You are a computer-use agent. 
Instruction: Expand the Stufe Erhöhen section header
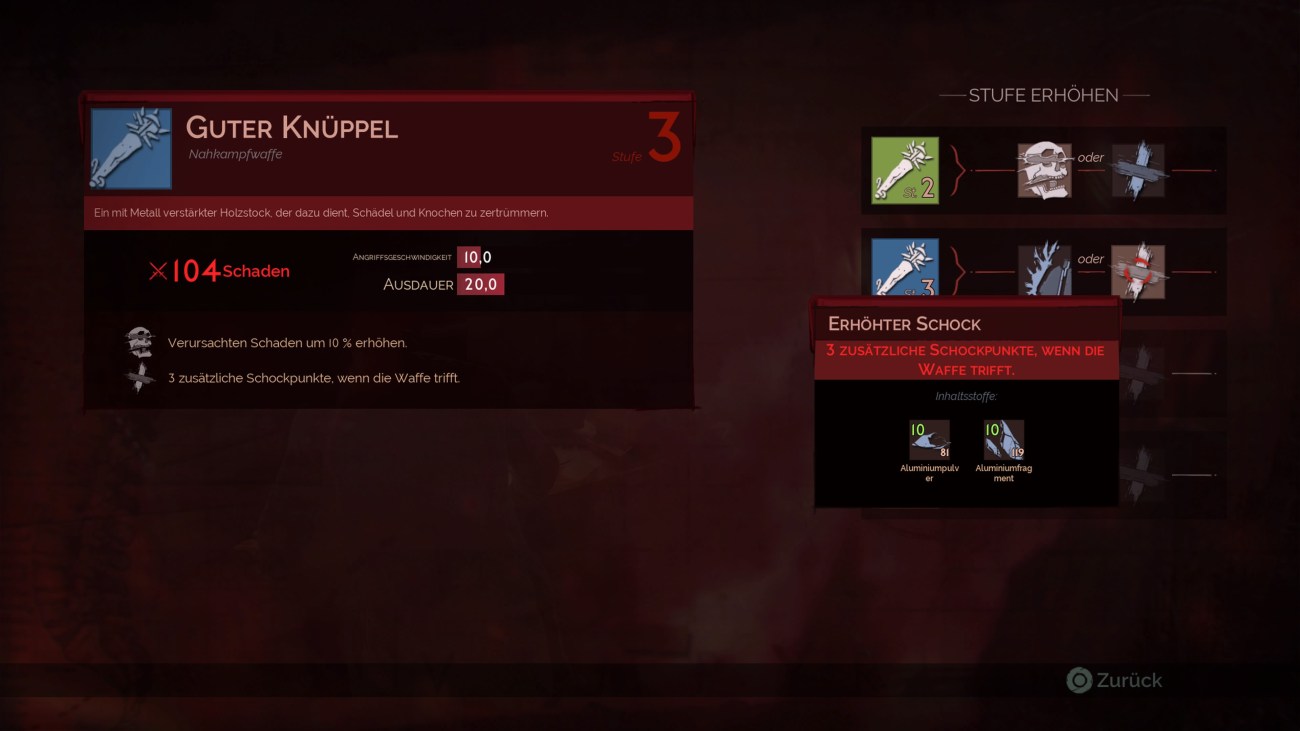point(1046,95)
